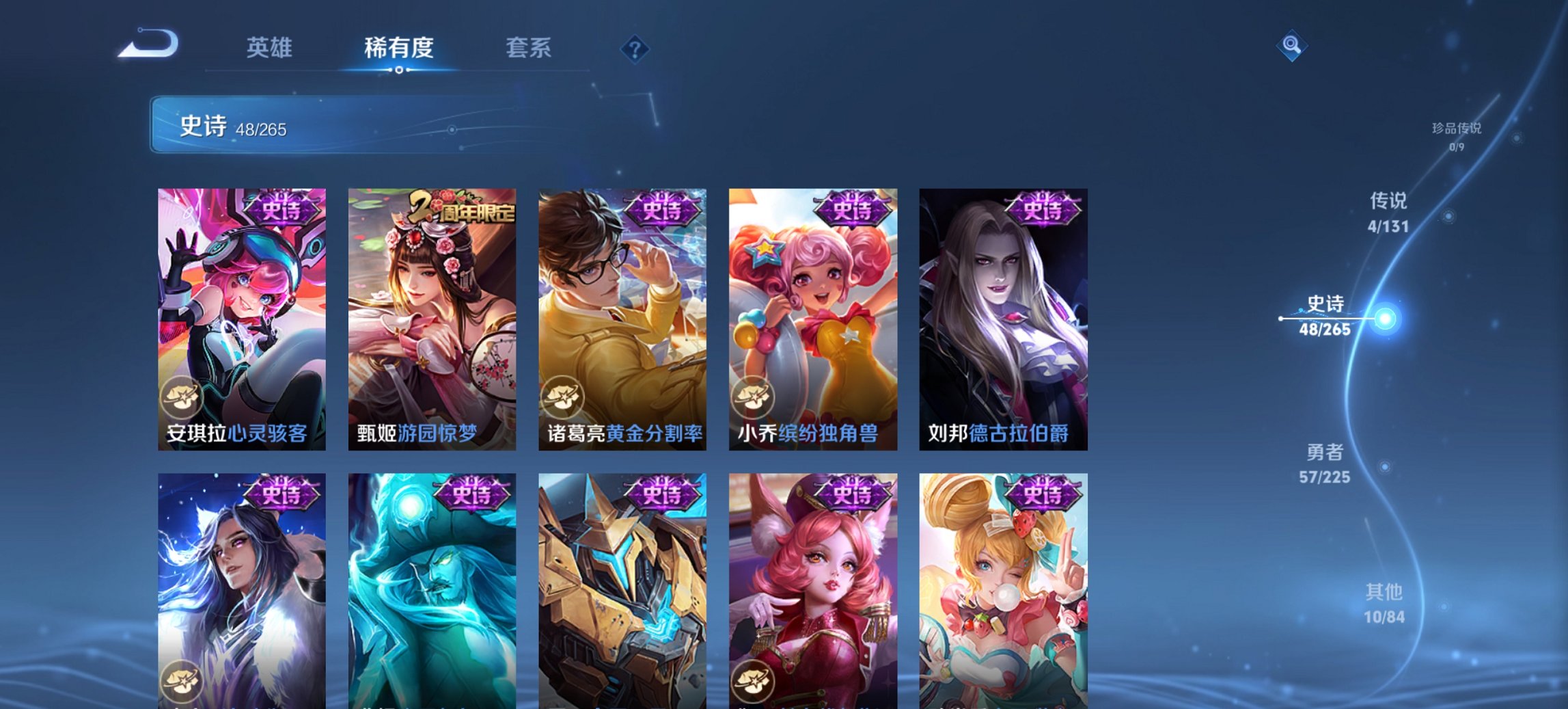Click the back arrow icon
The image size is (1568, 709).
coord(147,44)
